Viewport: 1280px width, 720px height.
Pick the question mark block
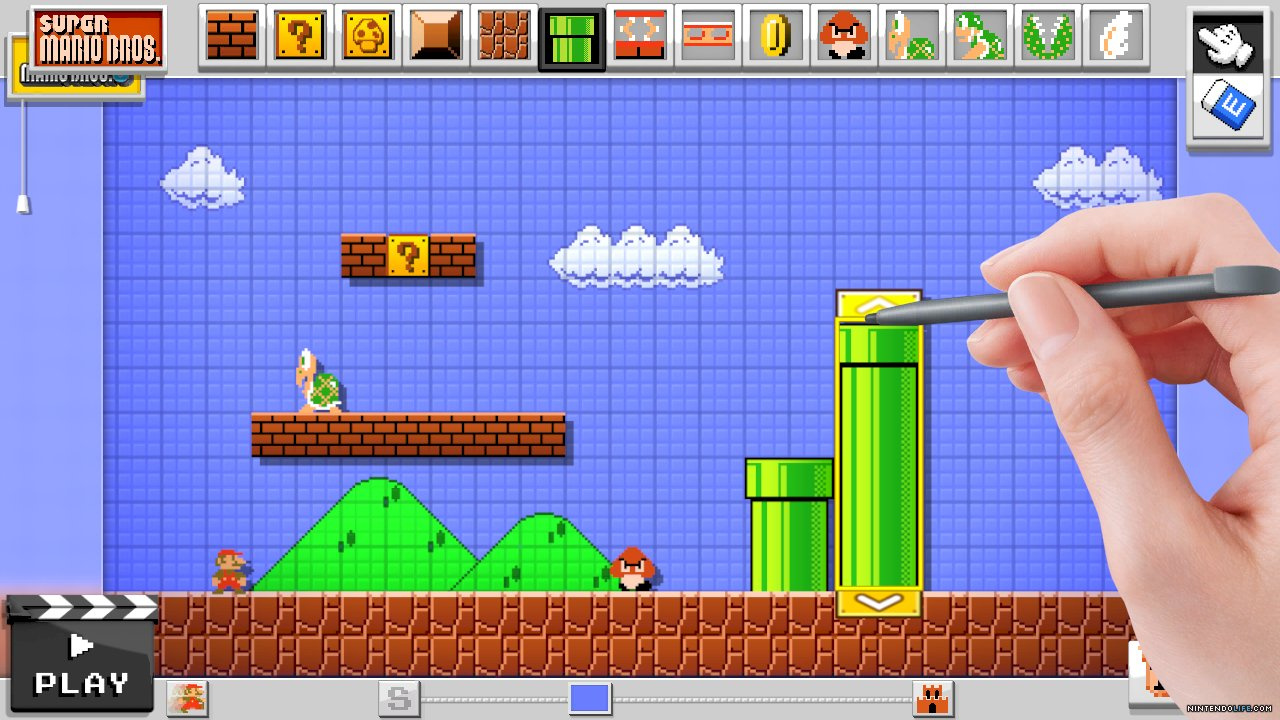[x=299, y=35]
